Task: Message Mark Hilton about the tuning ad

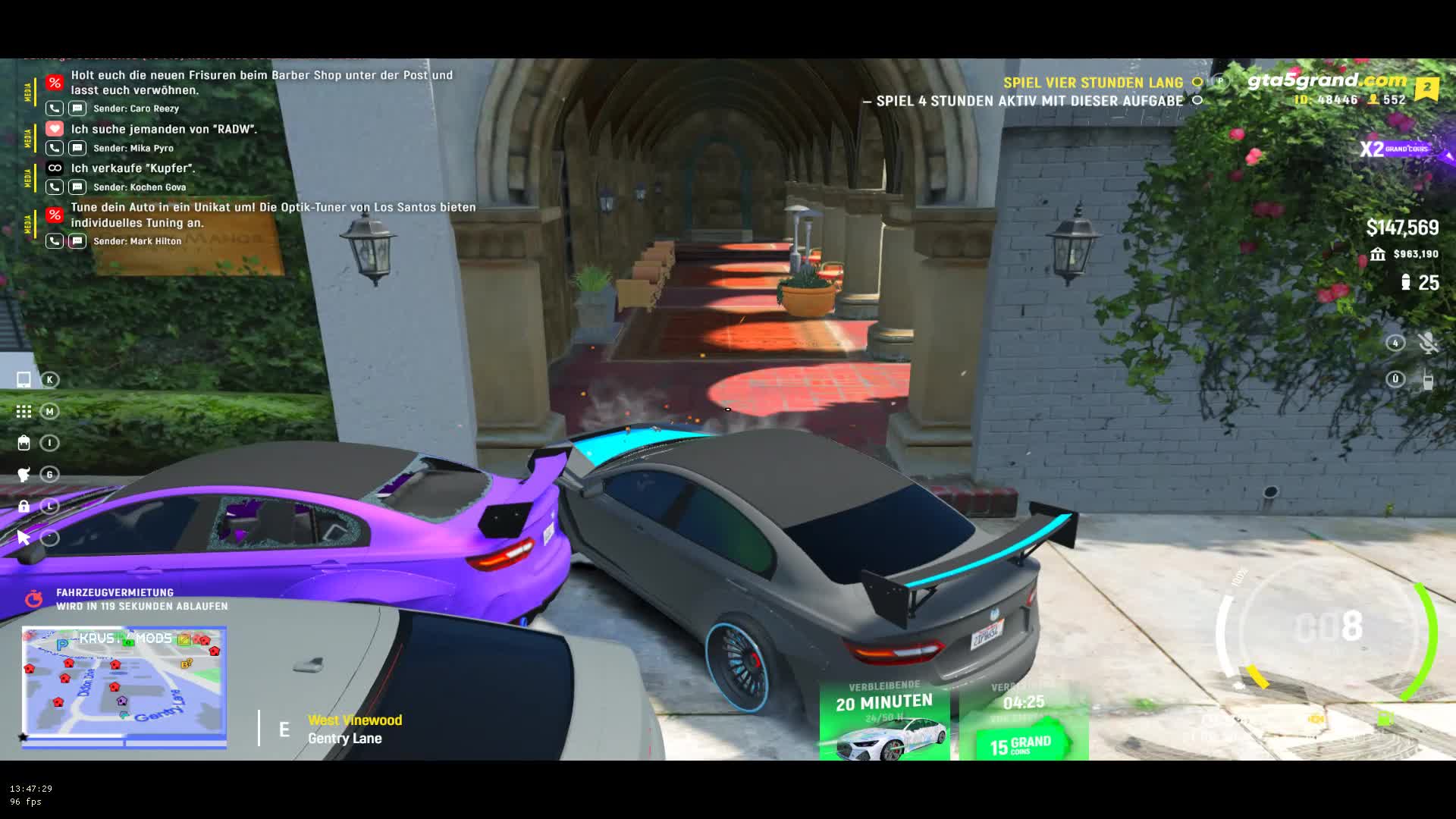Action: [x=77, y=241]
